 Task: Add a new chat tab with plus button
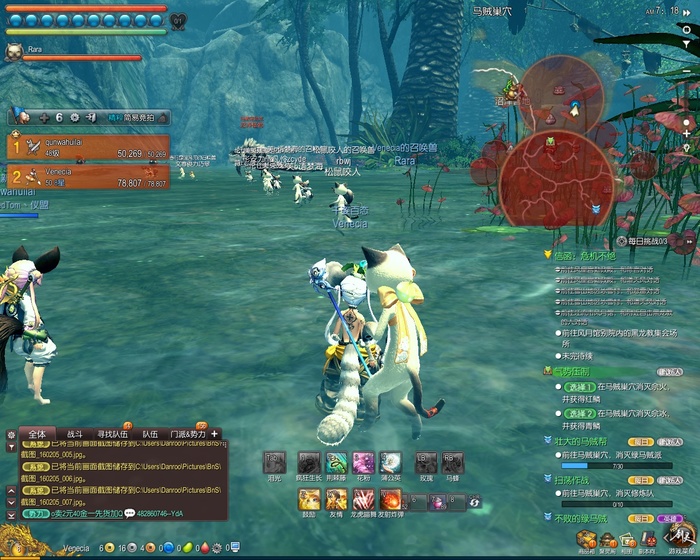tap(214, 434)
